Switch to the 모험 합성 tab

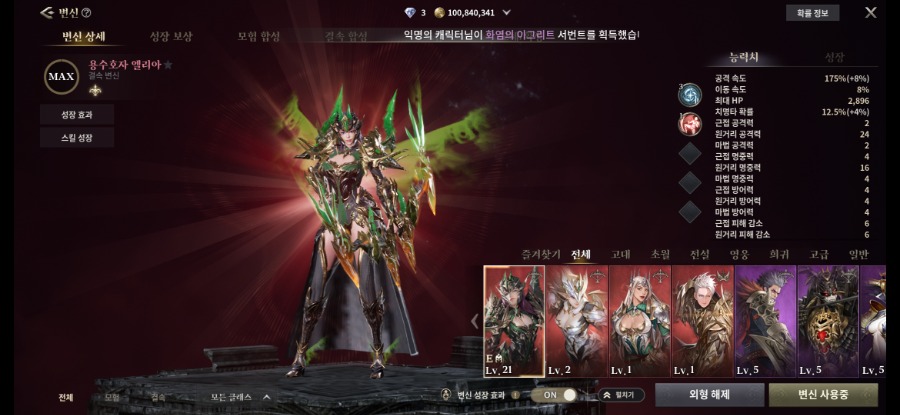(x=258, y=37)
